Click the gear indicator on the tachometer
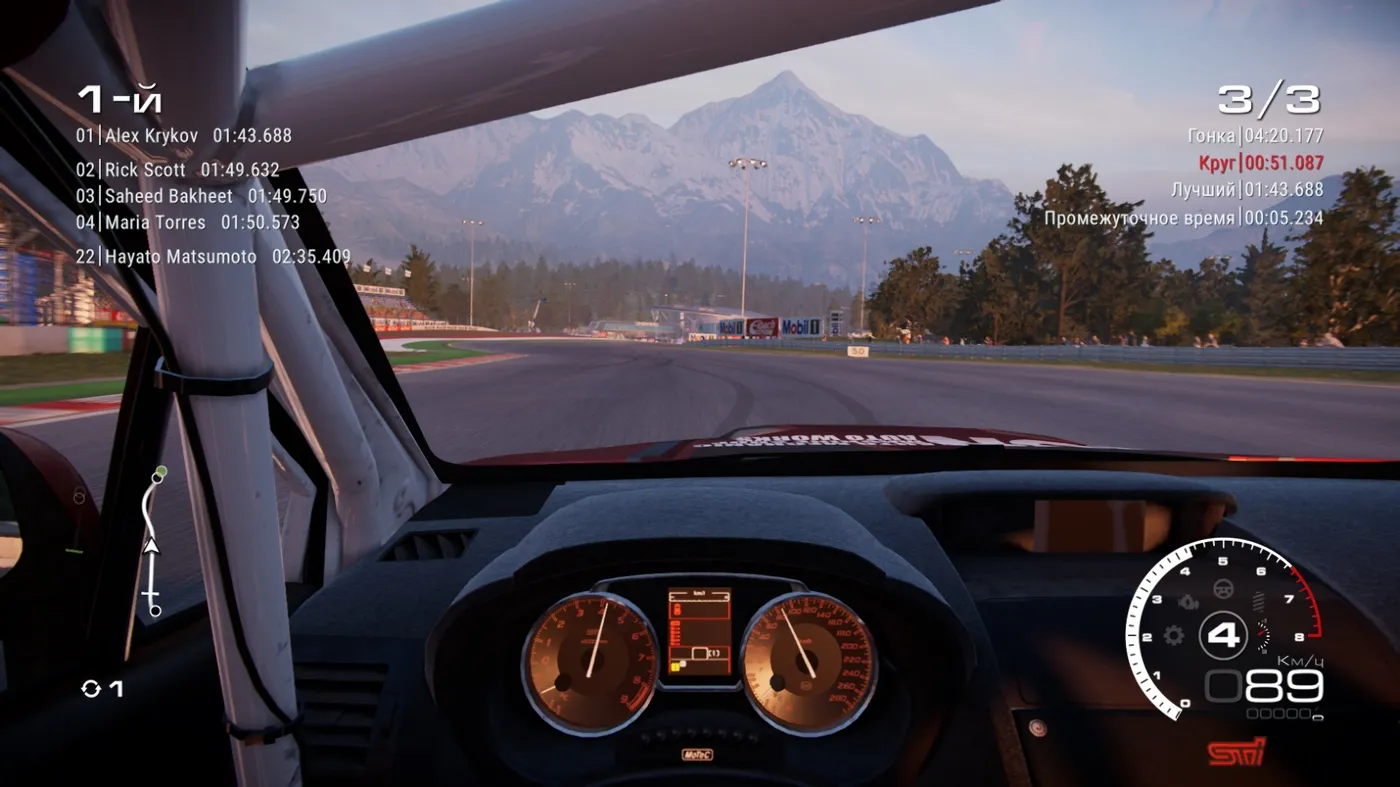 1223,634
